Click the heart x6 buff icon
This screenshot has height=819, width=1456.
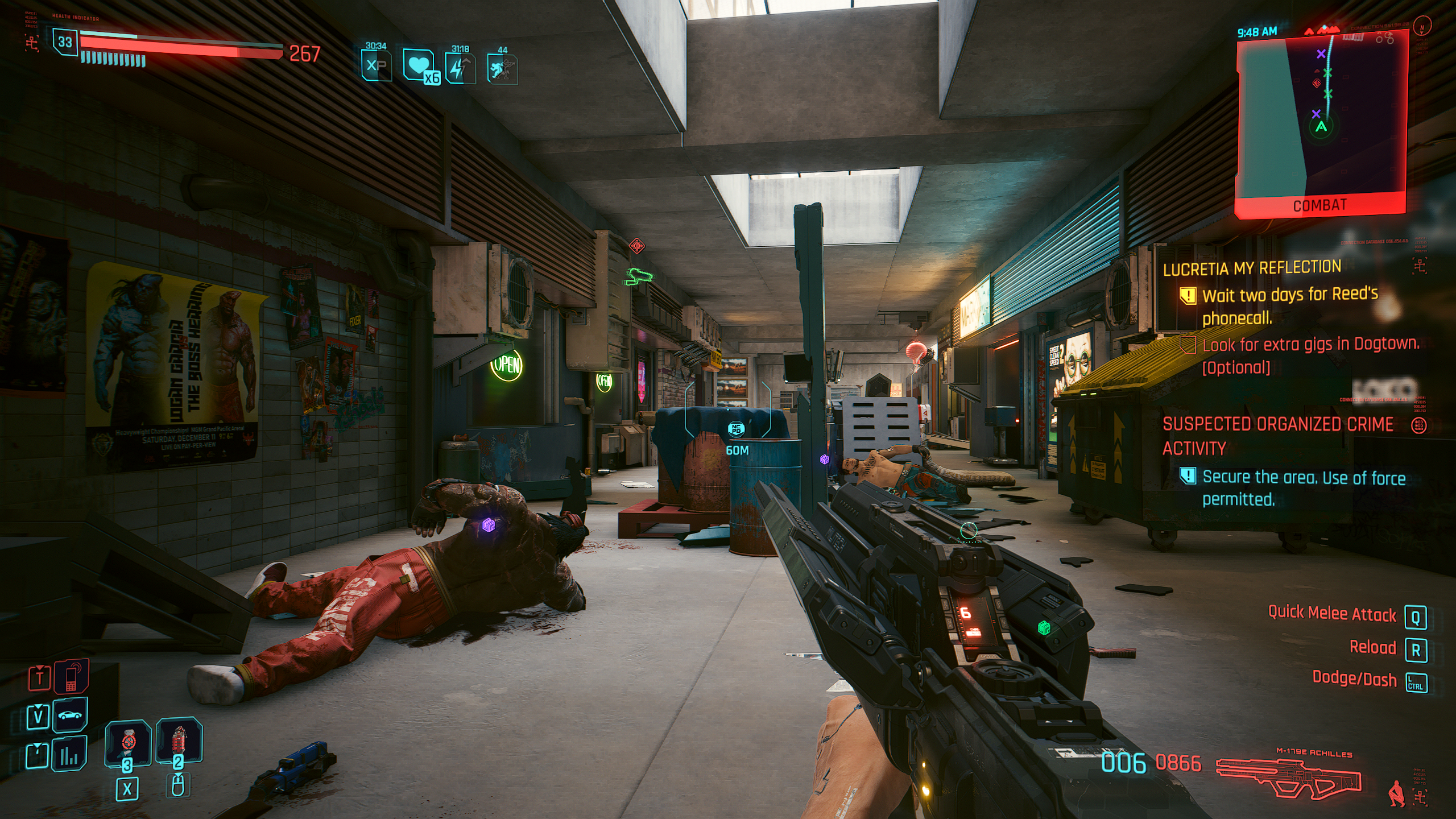click(x=420, y=67)
